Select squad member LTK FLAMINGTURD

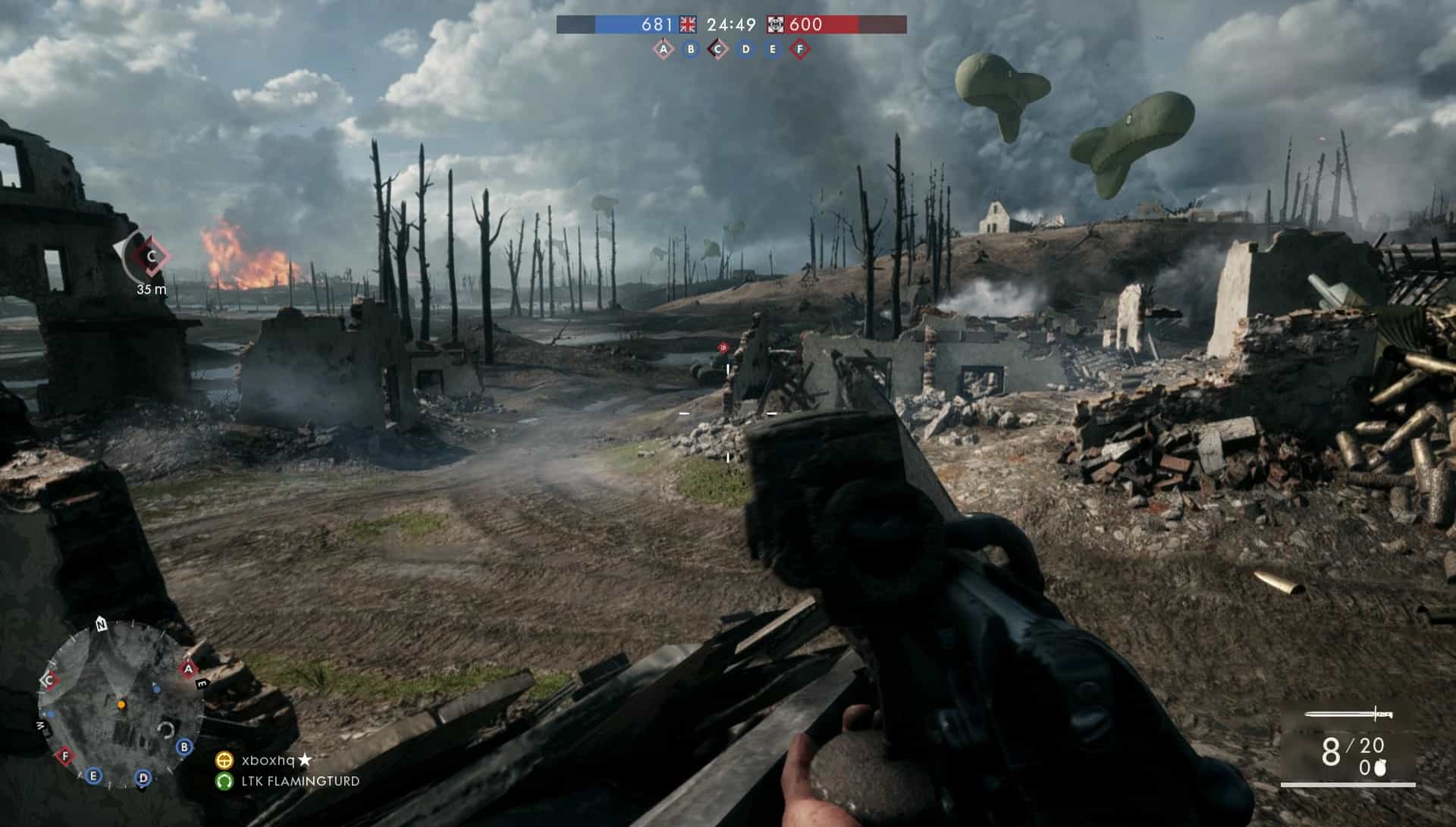pos(300,781)
